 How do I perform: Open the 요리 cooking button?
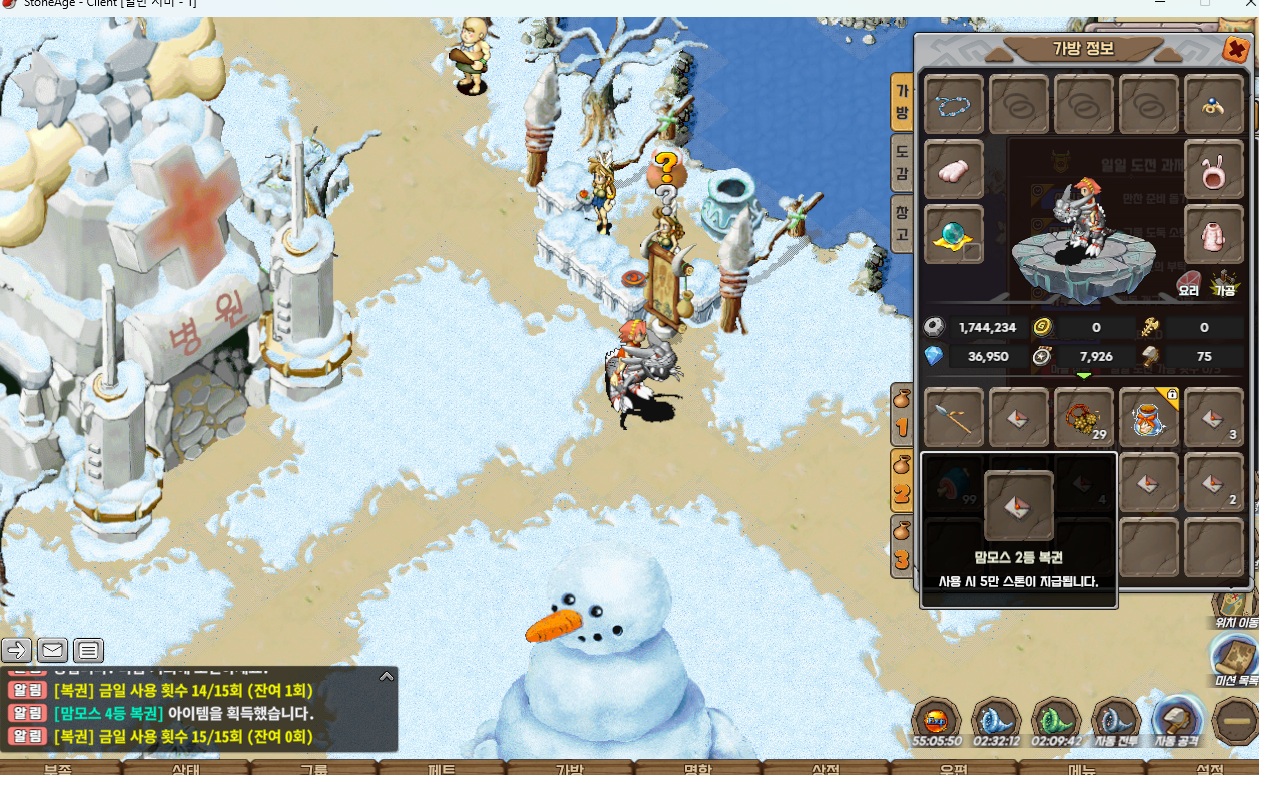pyautogui.click(x=1189, y=283)
